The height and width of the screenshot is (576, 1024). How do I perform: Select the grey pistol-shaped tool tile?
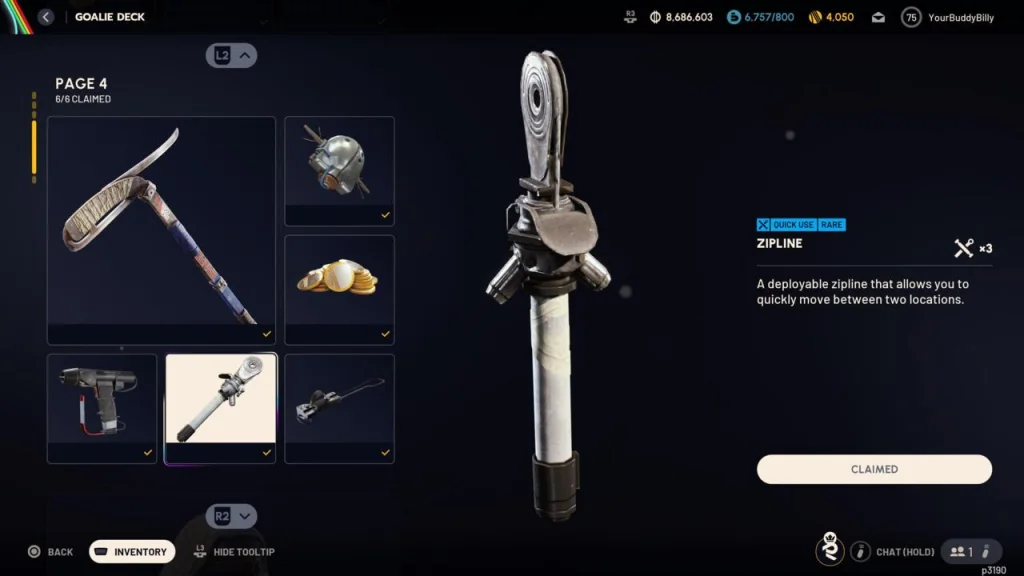click(x=102, y=407)
